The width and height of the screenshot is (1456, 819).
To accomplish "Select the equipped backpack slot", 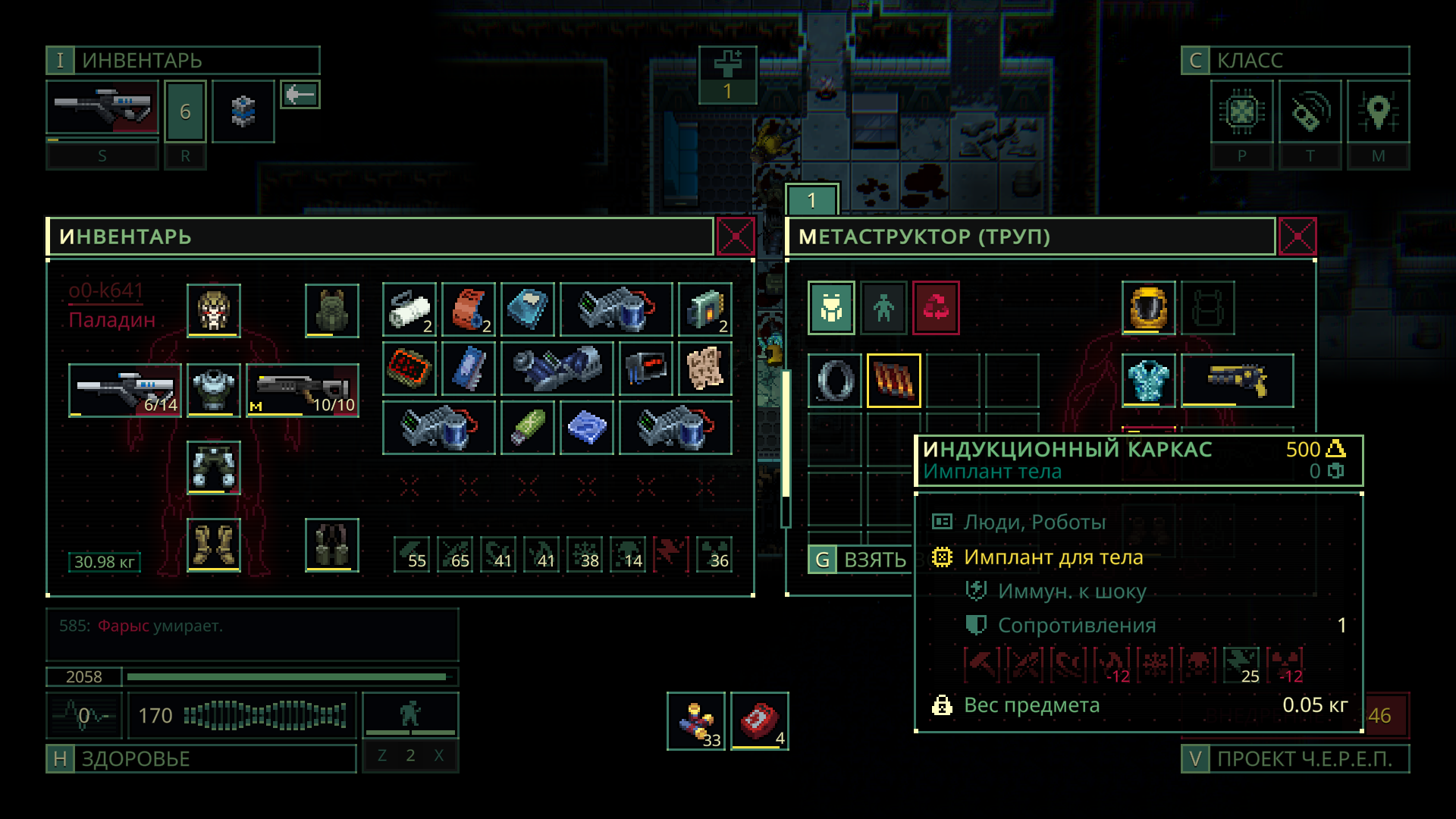I will pyautogui.click(x=331, y=309).
